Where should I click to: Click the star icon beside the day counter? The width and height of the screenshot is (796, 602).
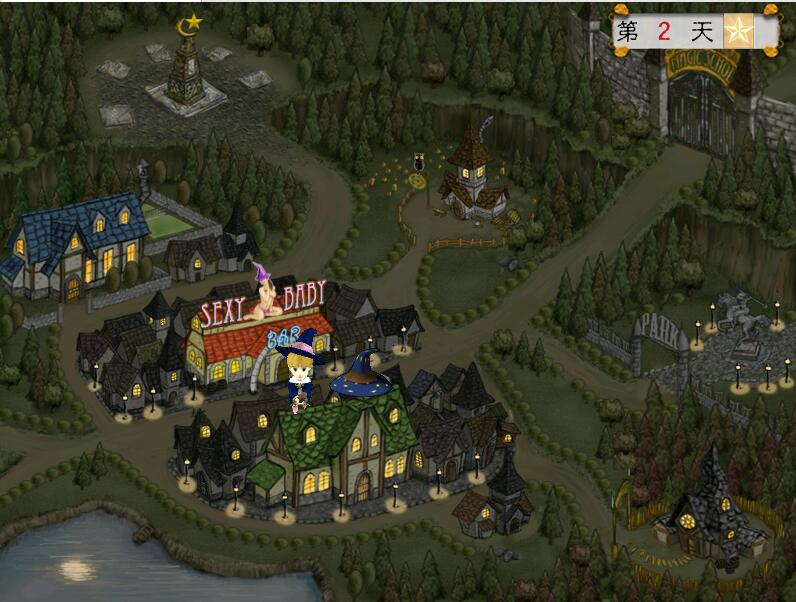738,32
